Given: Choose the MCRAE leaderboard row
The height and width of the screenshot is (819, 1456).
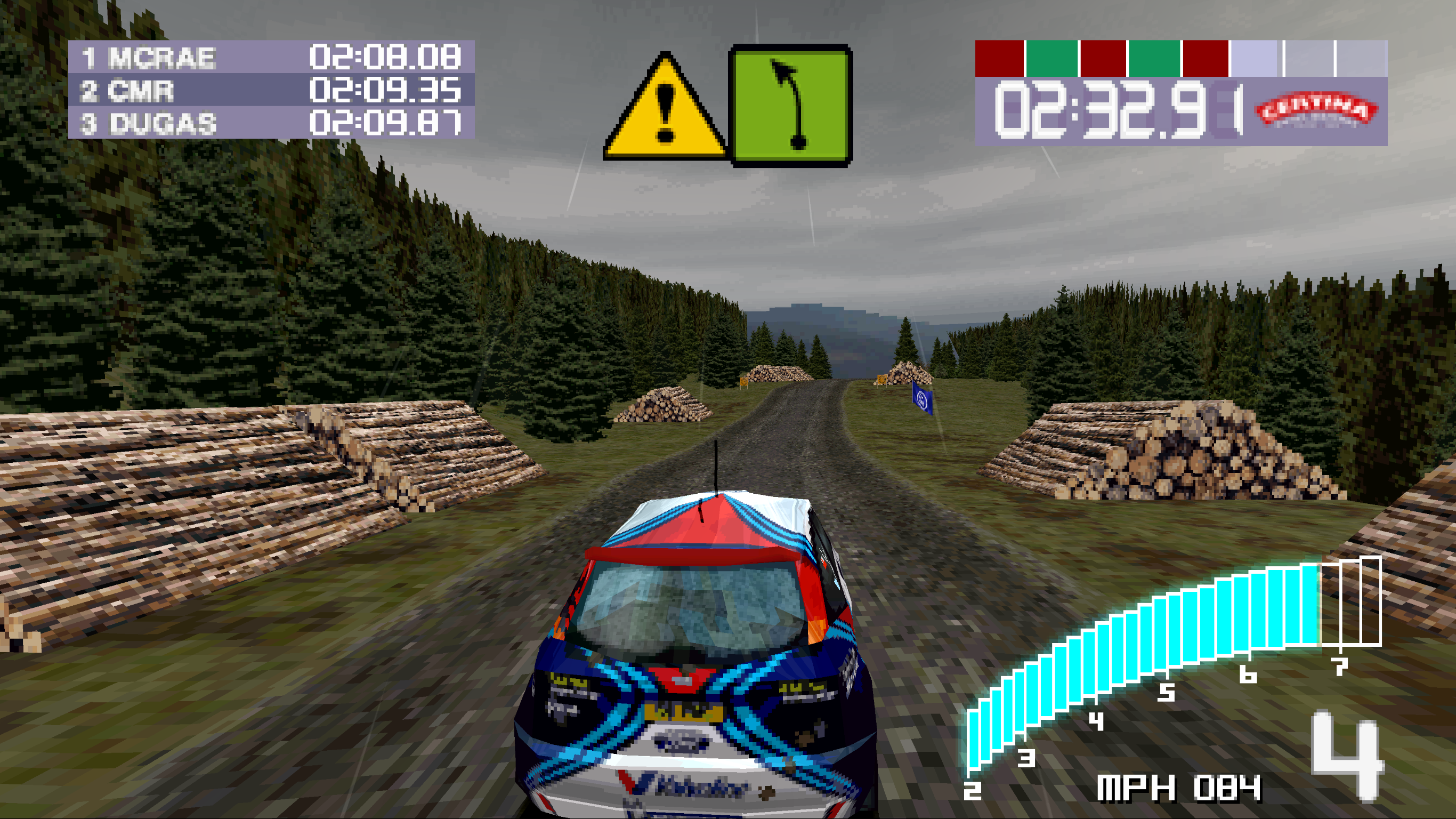Looking at the screenshot, I should 271,57.
